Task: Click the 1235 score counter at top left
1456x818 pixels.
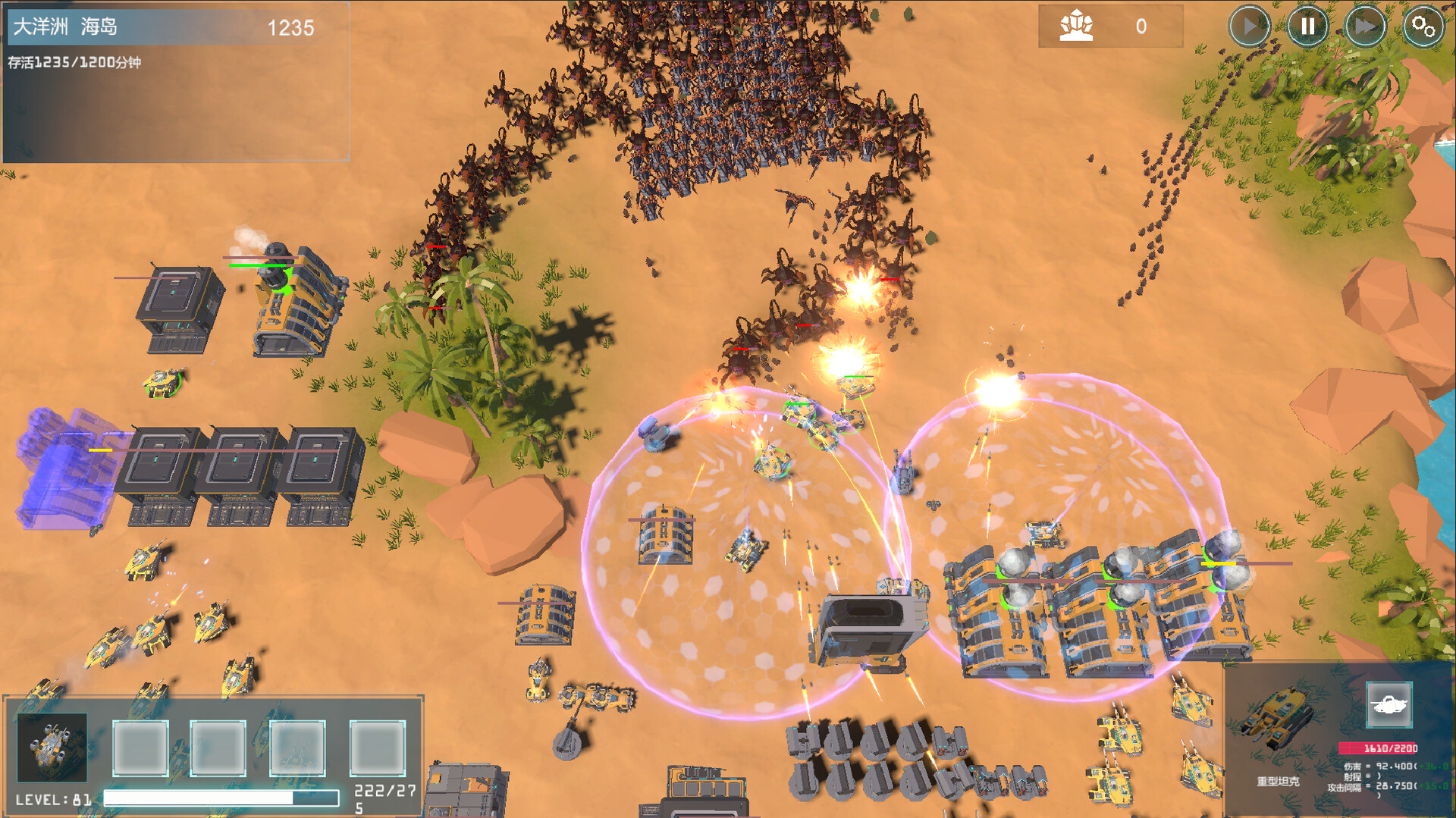Action: click(292, 29)
